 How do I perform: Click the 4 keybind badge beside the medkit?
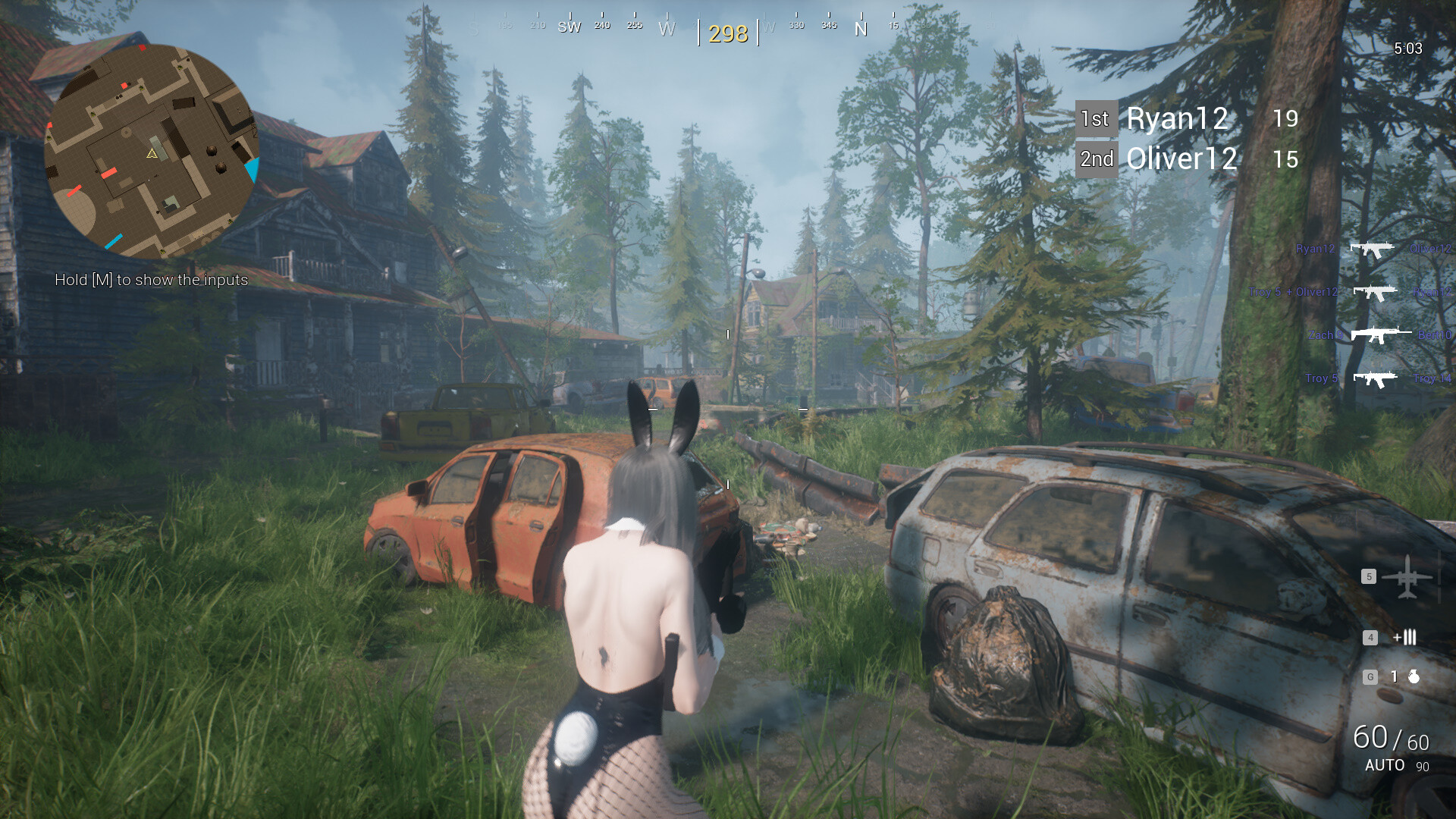point(1370,636)
